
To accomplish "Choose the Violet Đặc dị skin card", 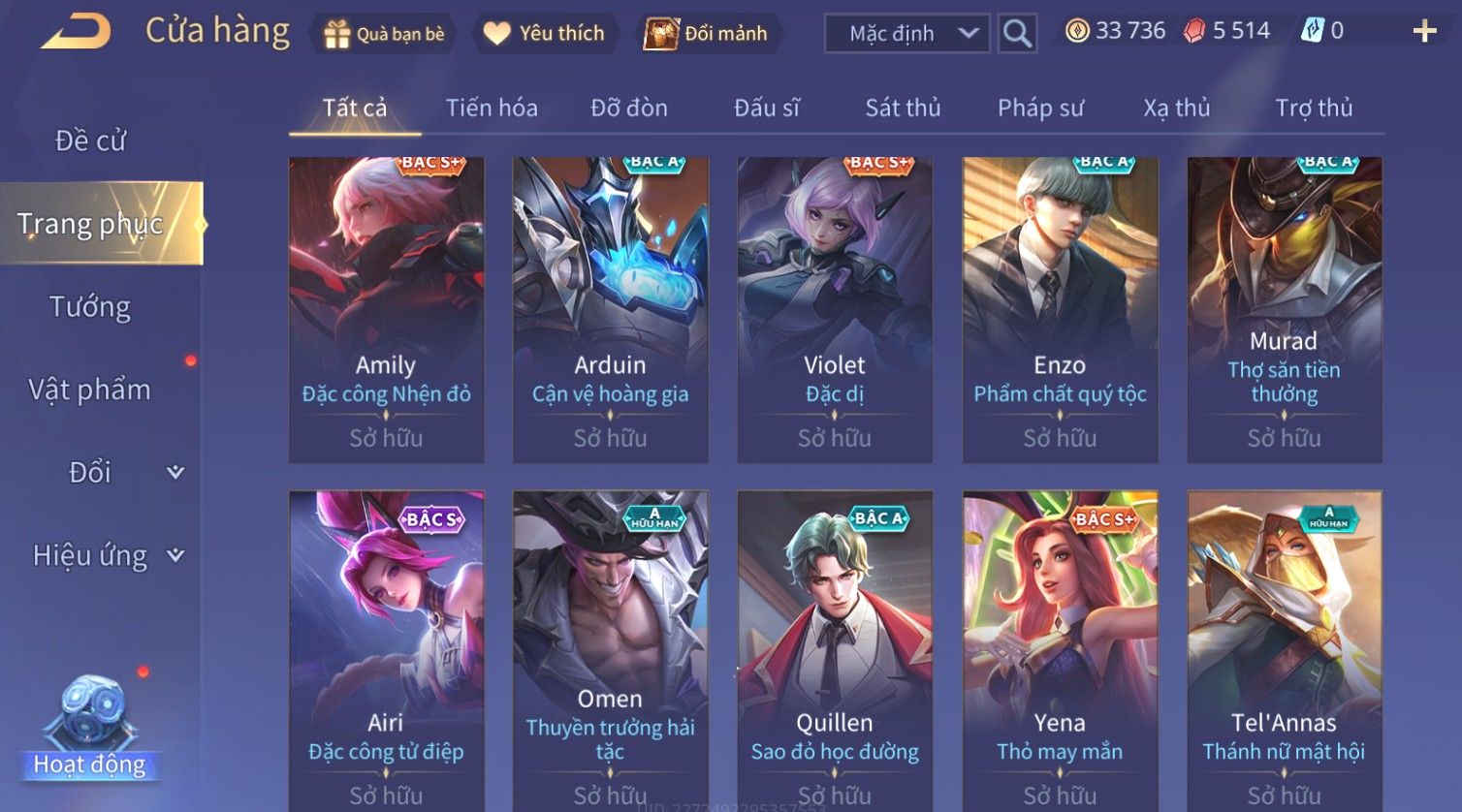I will pos(835,310).
